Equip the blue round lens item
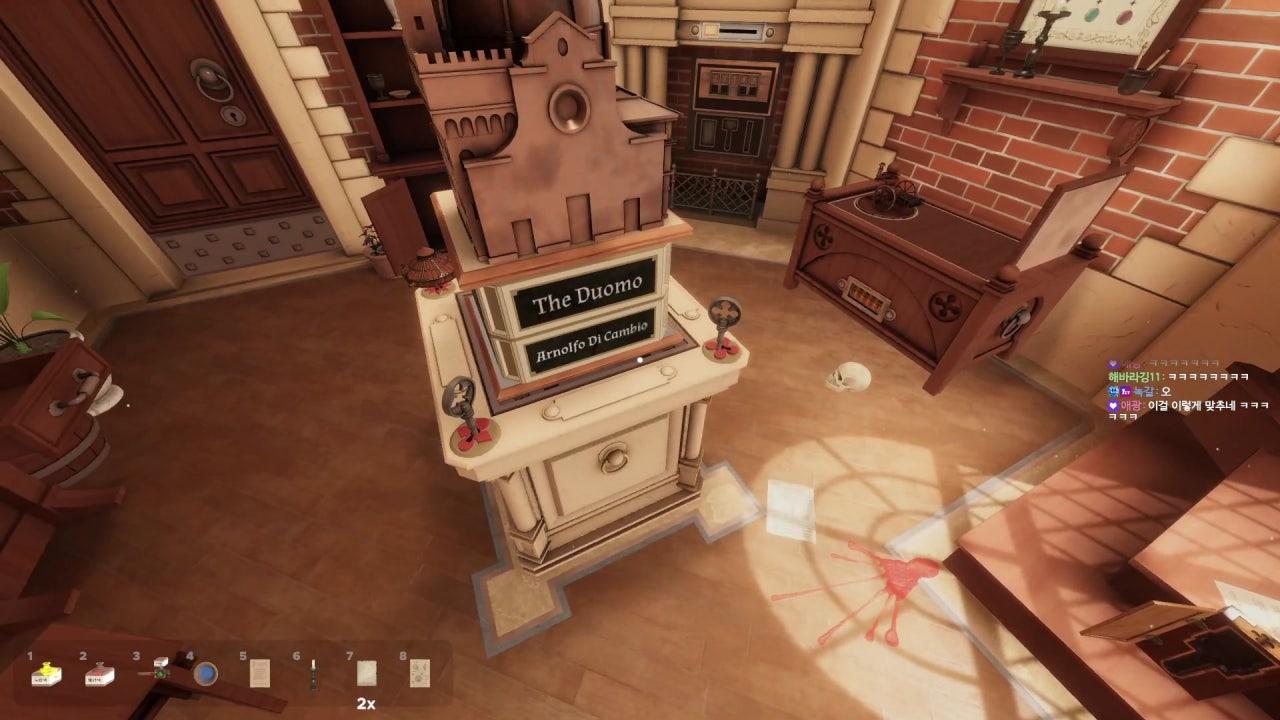The image size is (1280, 720). click(x=205, y=674)
